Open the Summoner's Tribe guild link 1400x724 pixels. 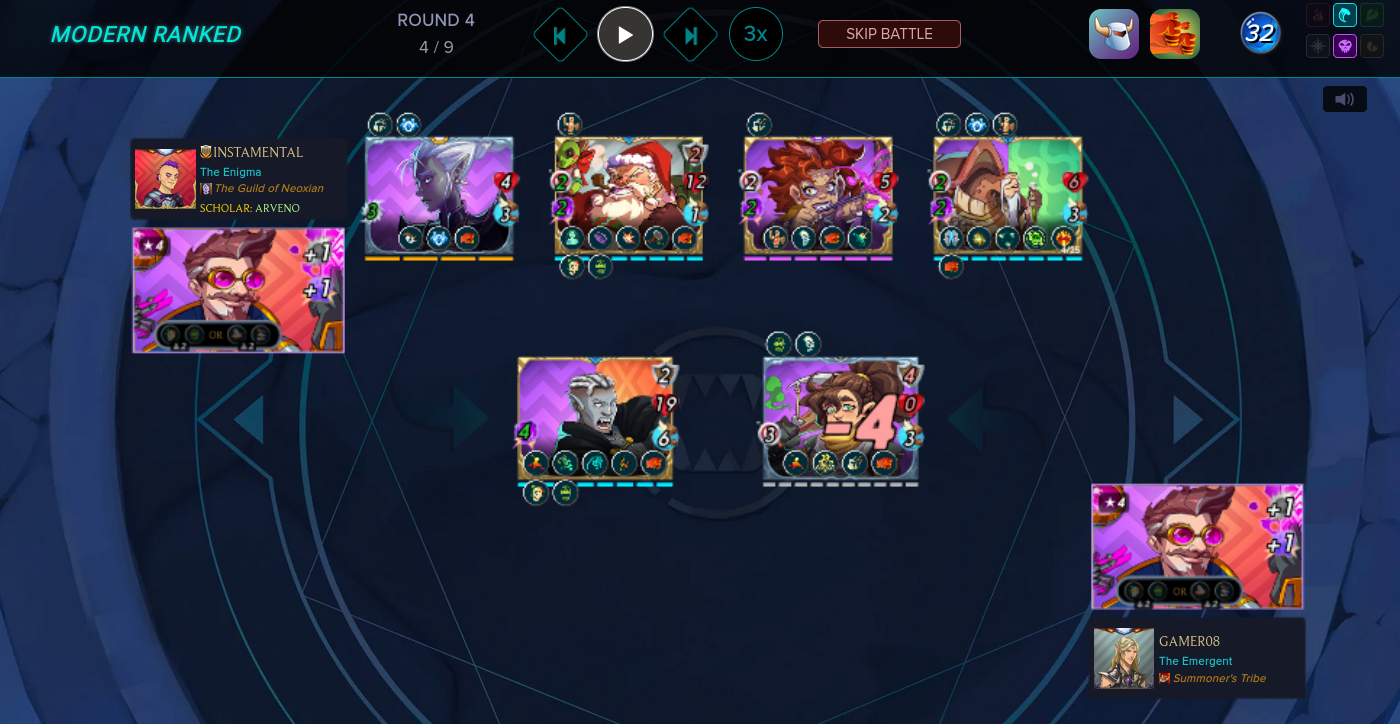(1219, 678)
